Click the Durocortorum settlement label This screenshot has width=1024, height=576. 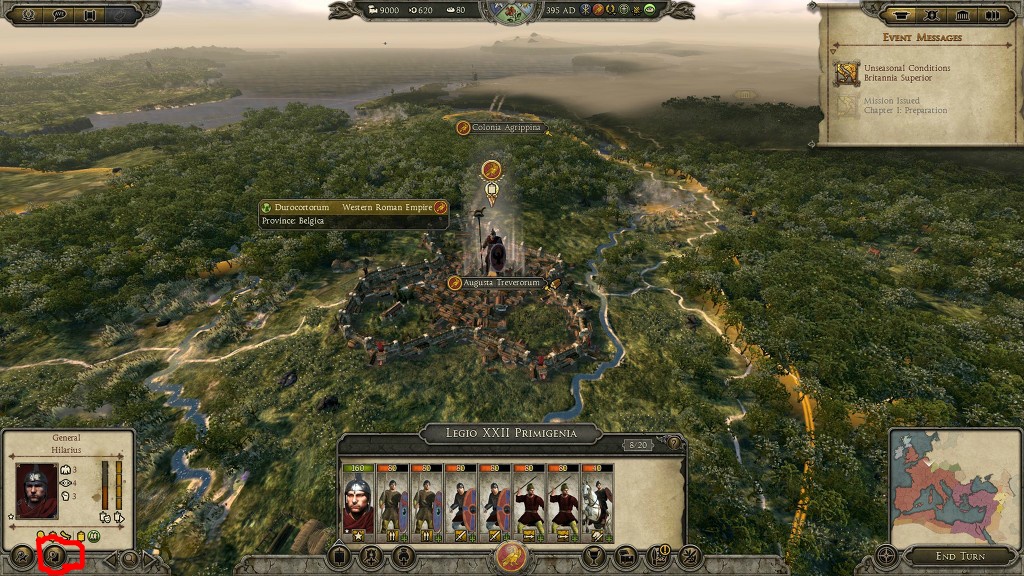coord(353,207)
